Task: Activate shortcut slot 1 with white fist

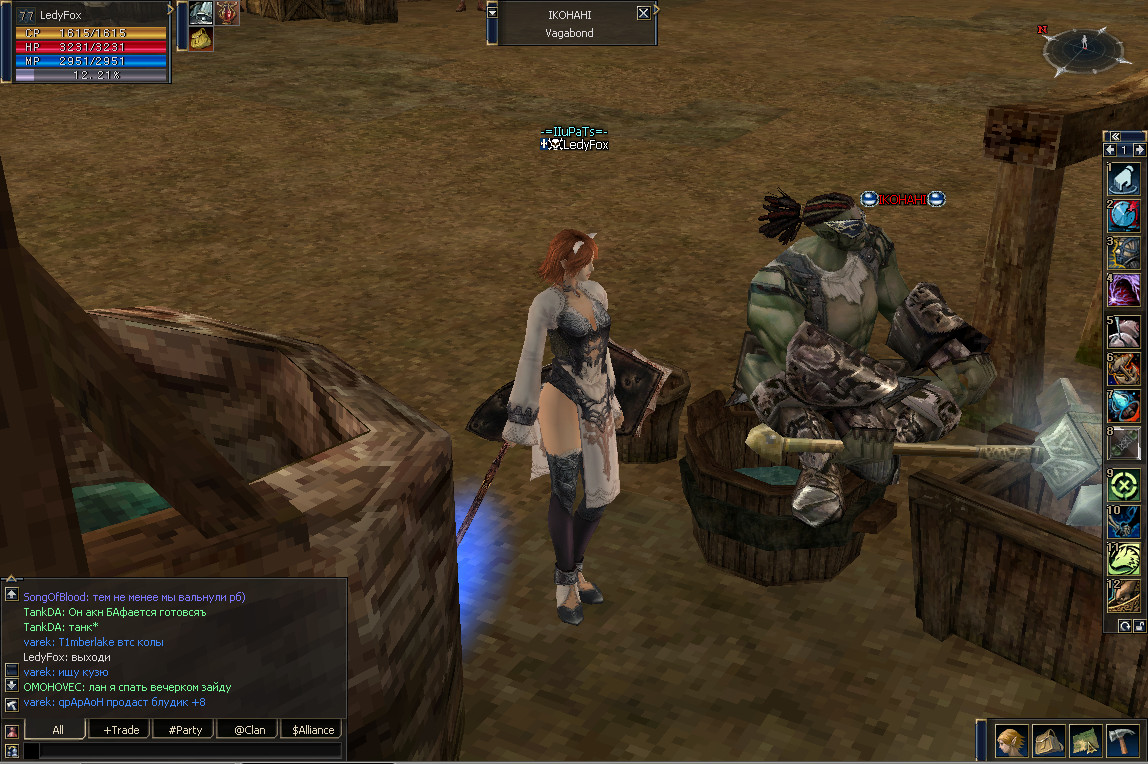Action: [1125, 179]
